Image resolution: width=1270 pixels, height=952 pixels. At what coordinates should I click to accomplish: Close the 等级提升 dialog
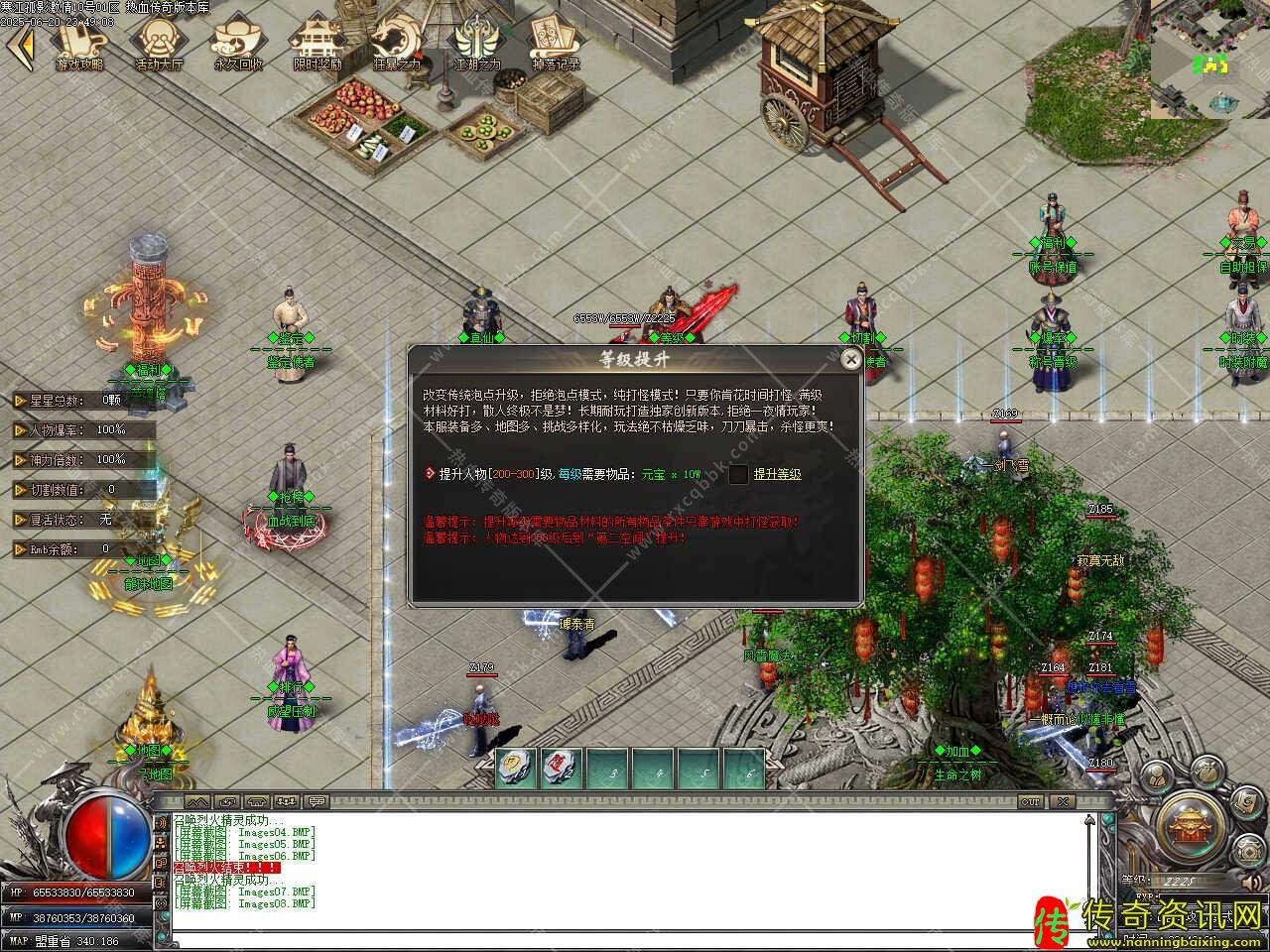tap(850, 360)
